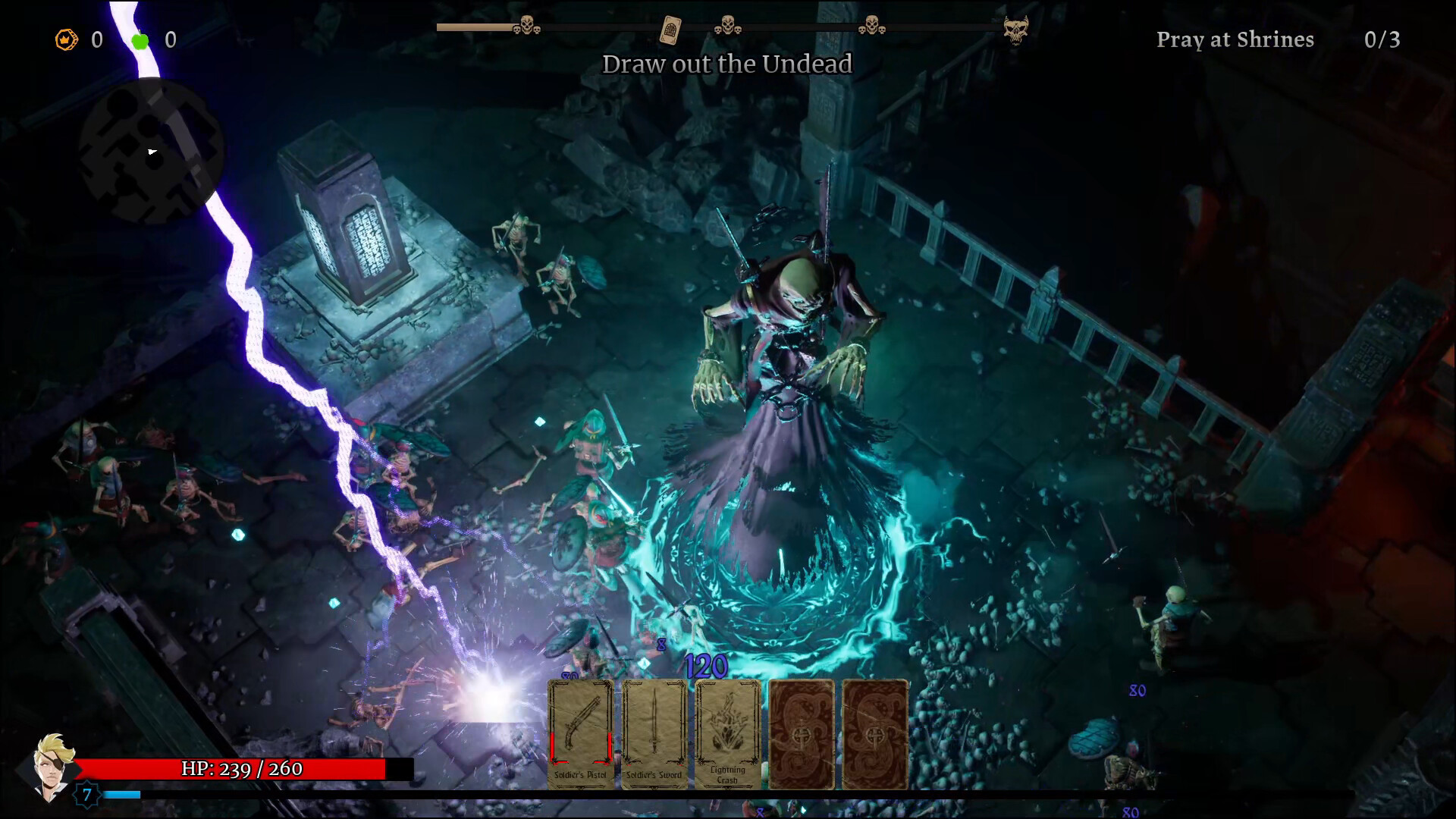Select the Lightning Crash card
Viewport: 1456px width, 819px height.
[728, 732]
